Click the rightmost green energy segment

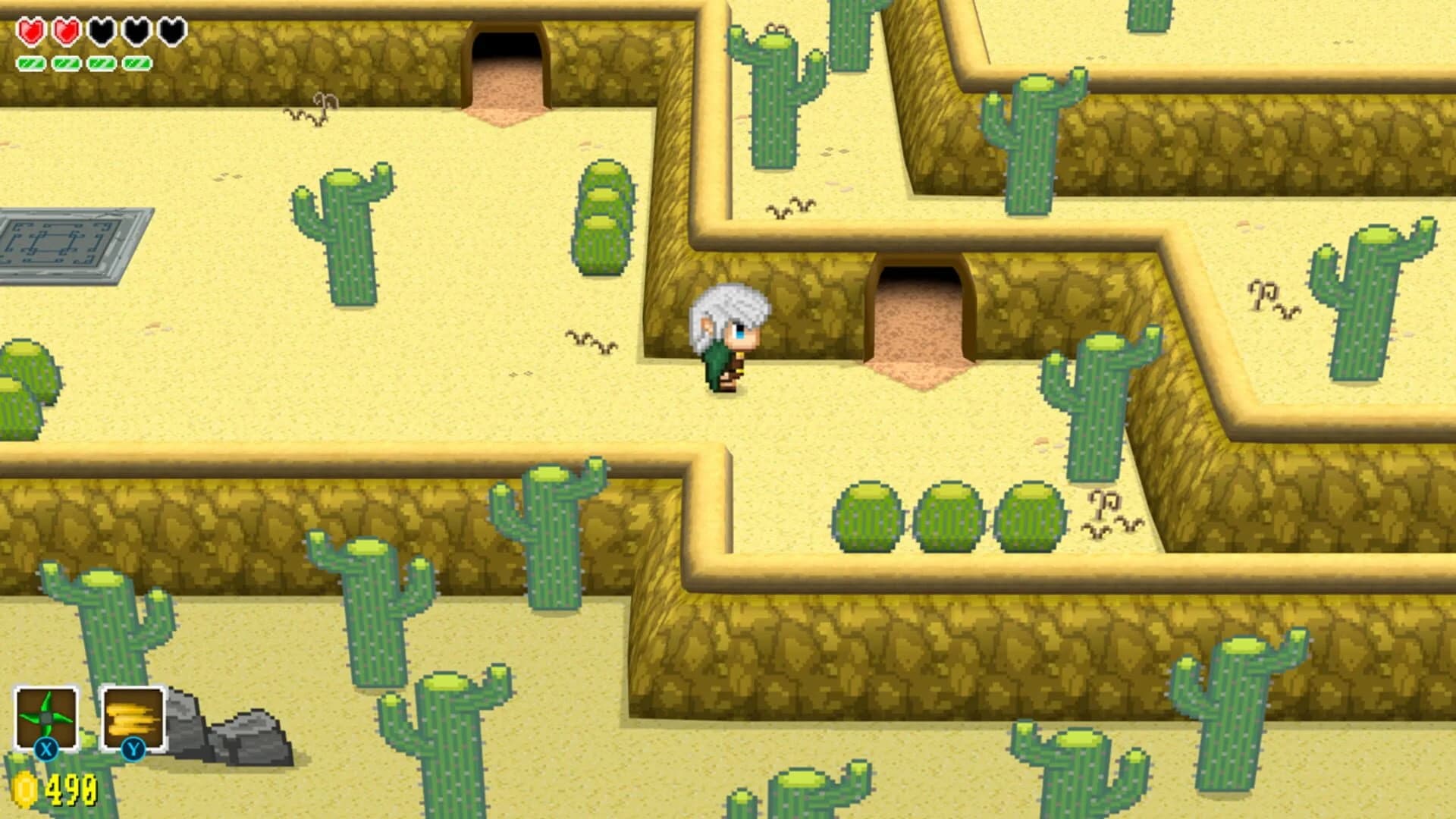pyautogui.click(x=135, y=64)
